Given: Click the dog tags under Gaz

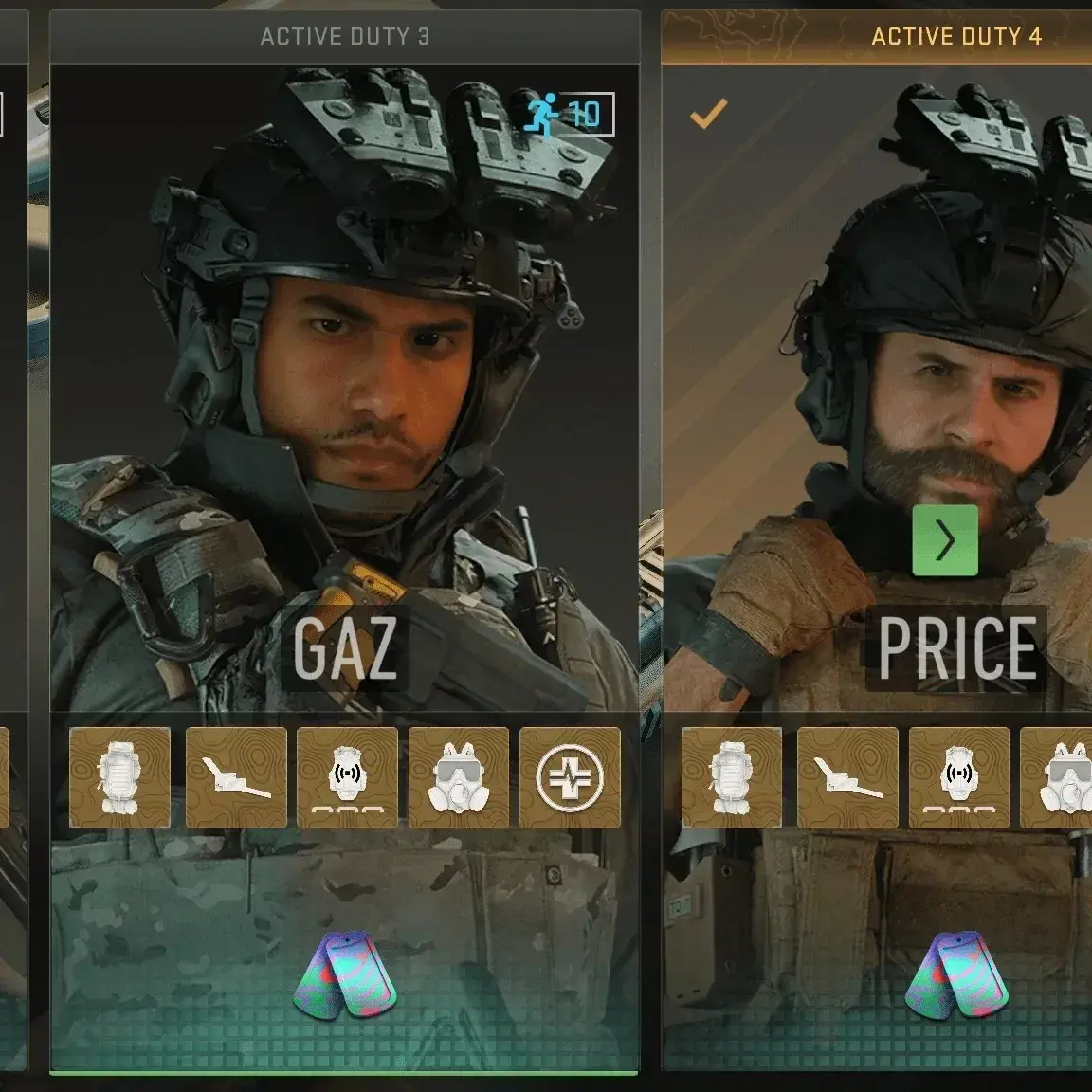Looking at the screenshot, I should coord(344,974).
